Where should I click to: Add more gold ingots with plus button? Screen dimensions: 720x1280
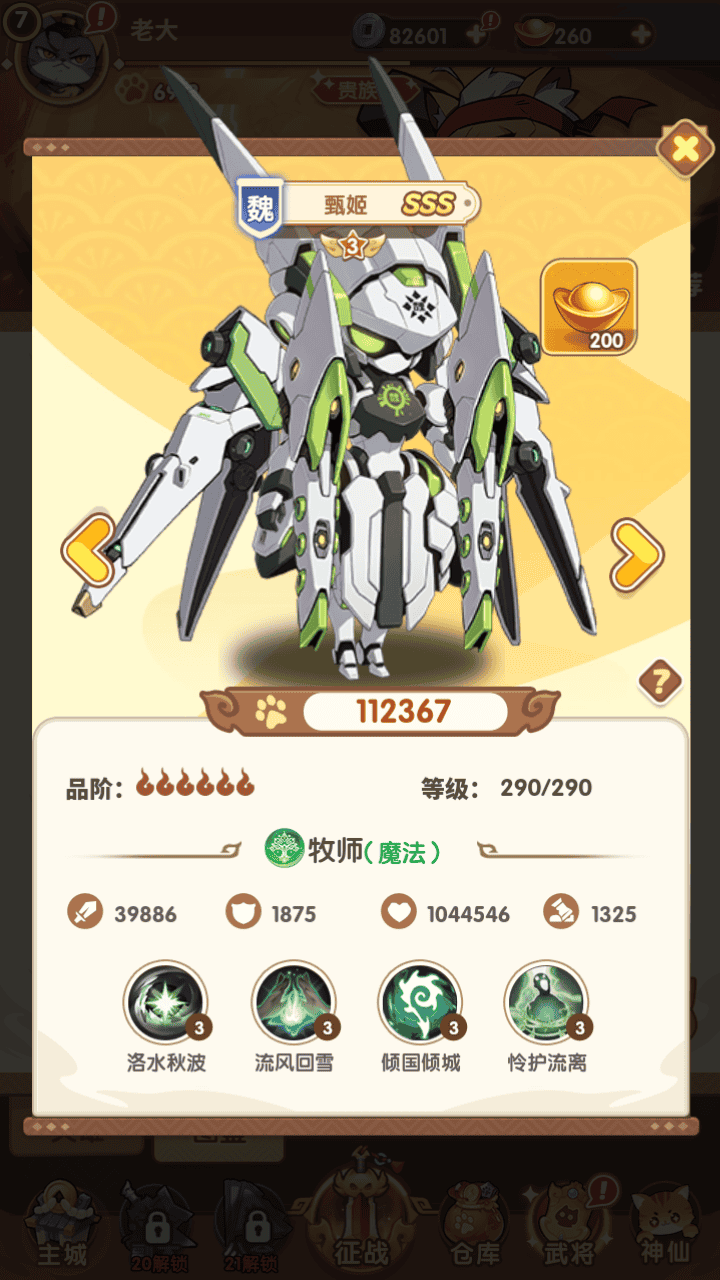pyautogui.click(x=640, y=35)
